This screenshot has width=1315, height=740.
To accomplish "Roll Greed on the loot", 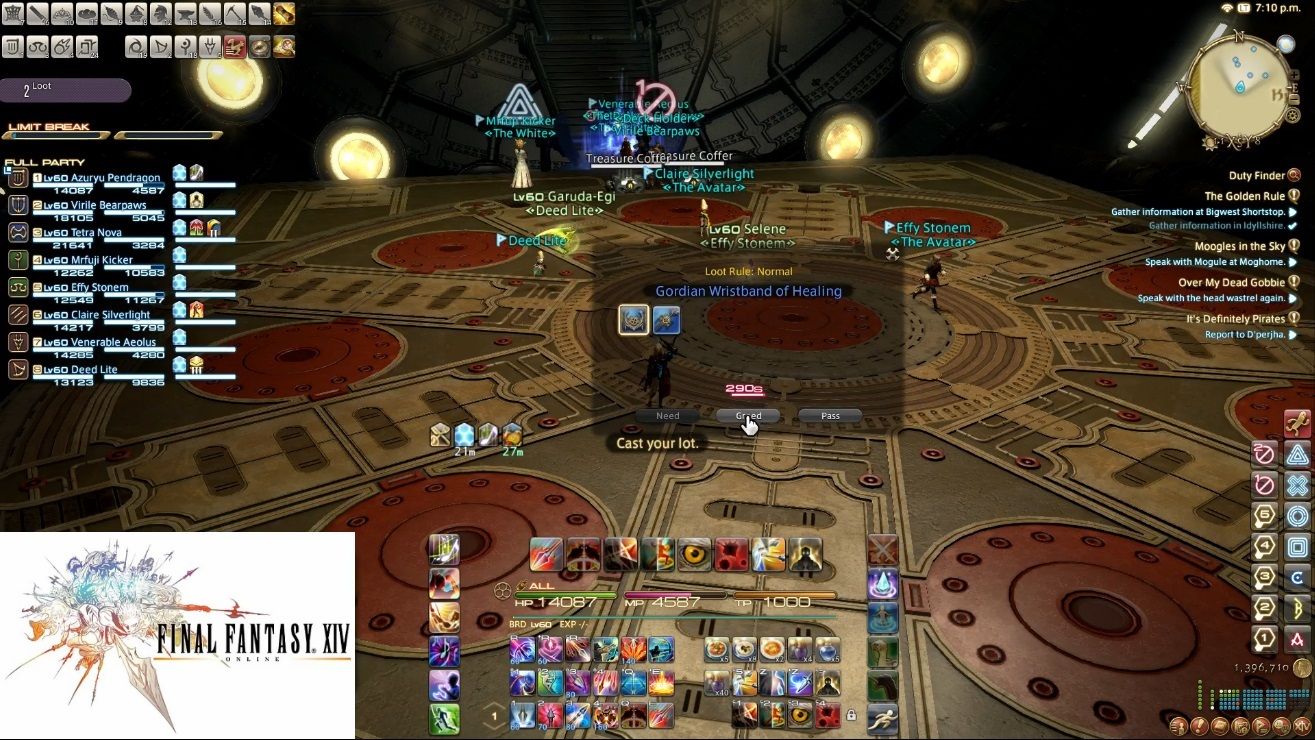I will pos(748,416).
